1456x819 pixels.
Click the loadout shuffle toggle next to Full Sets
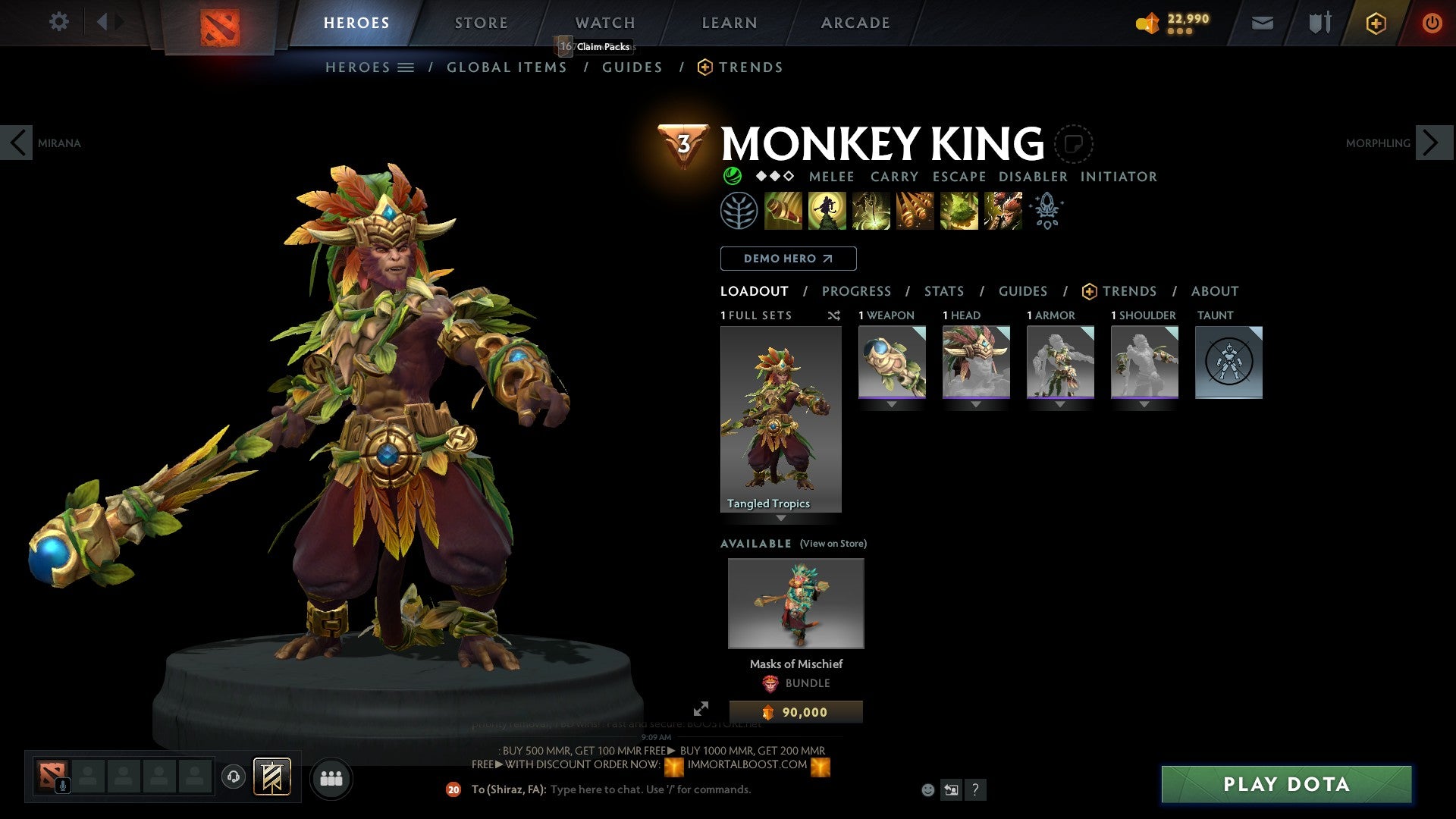click(834, 315)
